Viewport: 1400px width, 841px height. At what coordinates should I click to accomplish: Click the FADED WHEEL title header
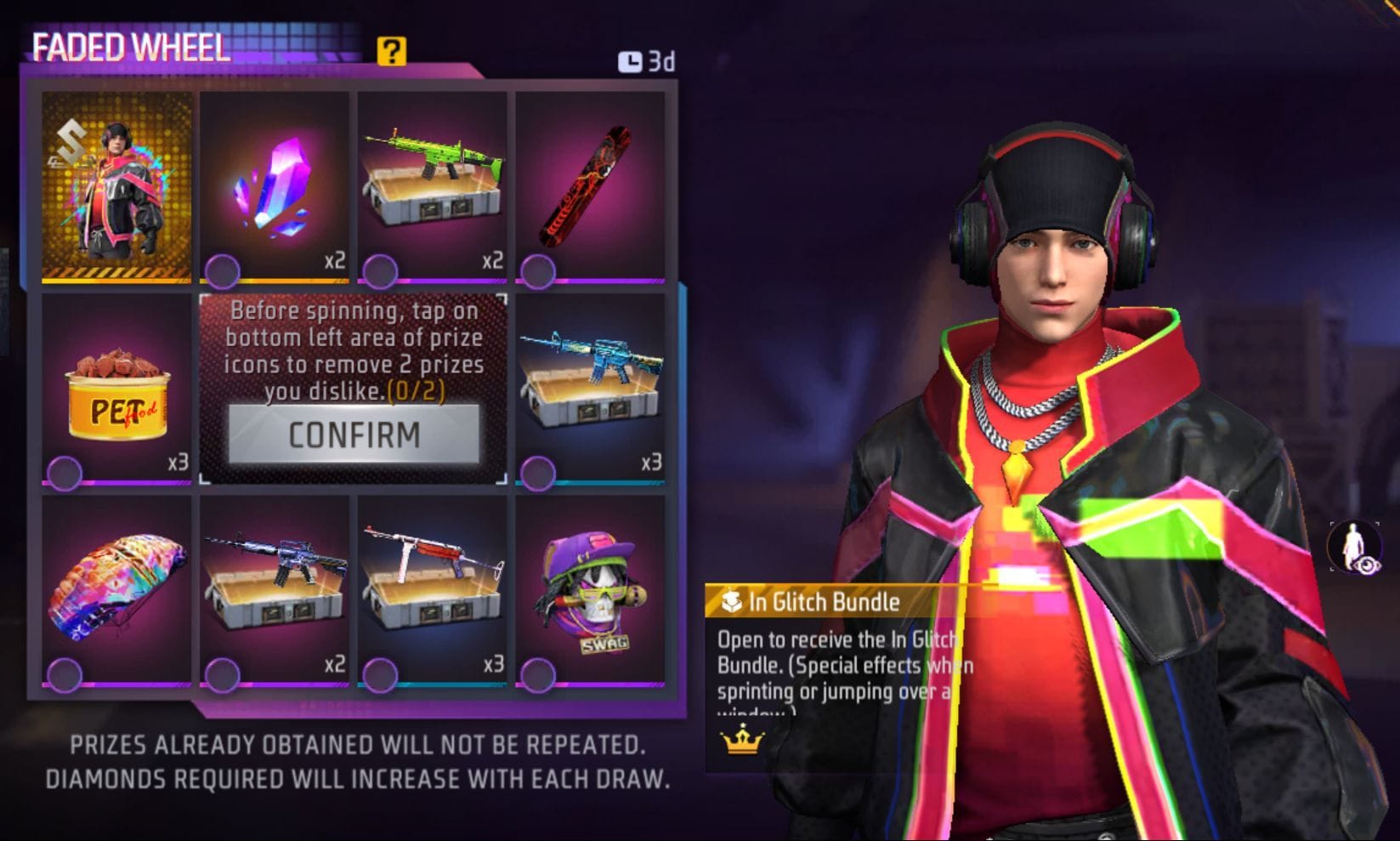[x=129, y=49]
